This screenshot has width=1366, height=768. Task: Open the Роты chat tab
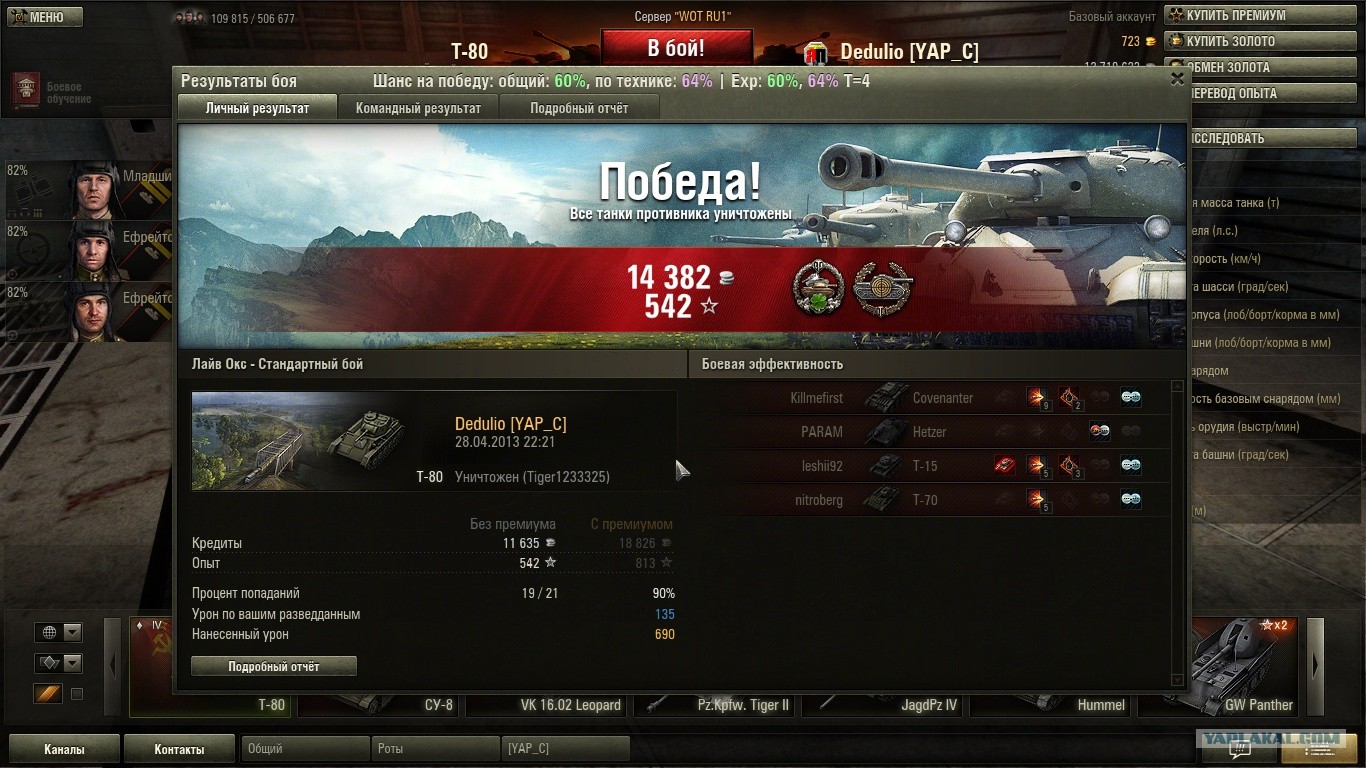(x=434, y=749)
